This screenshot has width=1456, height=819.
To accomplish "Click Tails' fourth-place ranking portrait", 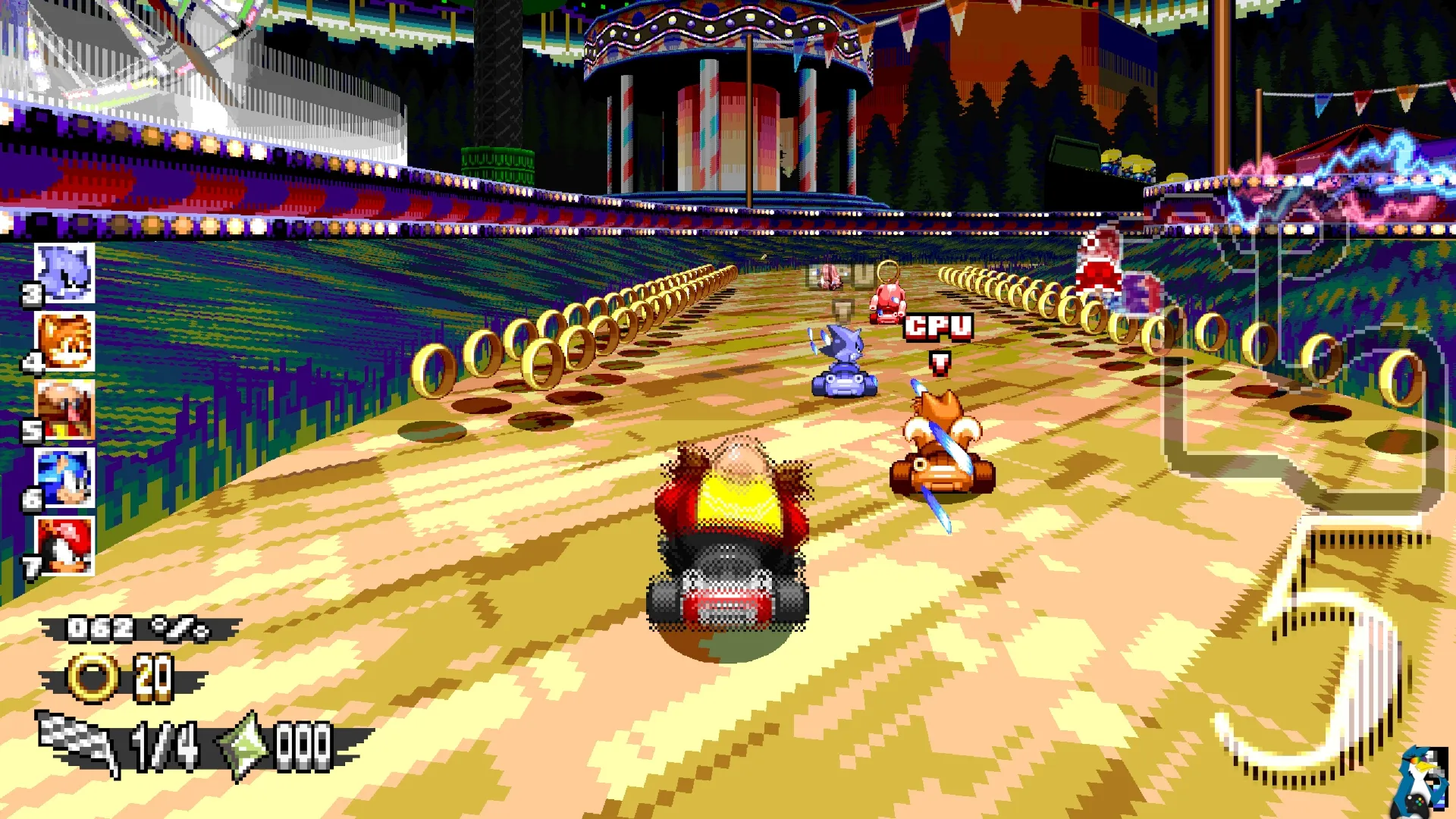I will pyautogui.click(x=64, y=342).
